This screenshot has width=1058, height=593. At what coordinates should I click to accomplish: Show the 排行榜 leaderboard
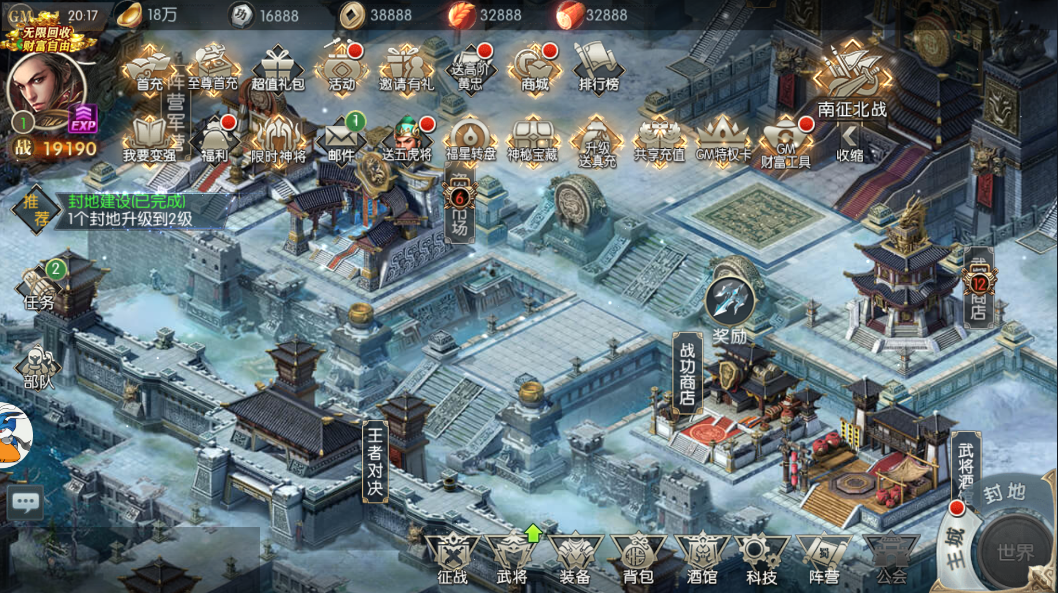tap(599, 68)
